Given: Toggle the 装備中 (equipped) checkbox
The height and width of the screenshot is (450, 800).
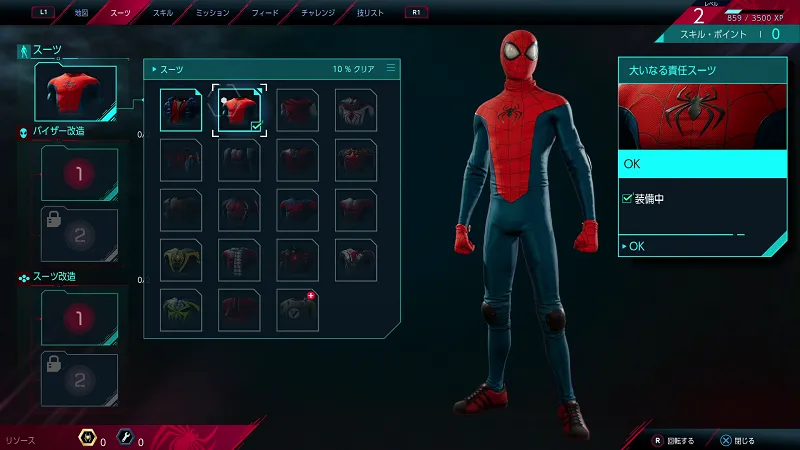Looking at the screenshot, I should 627,199.
